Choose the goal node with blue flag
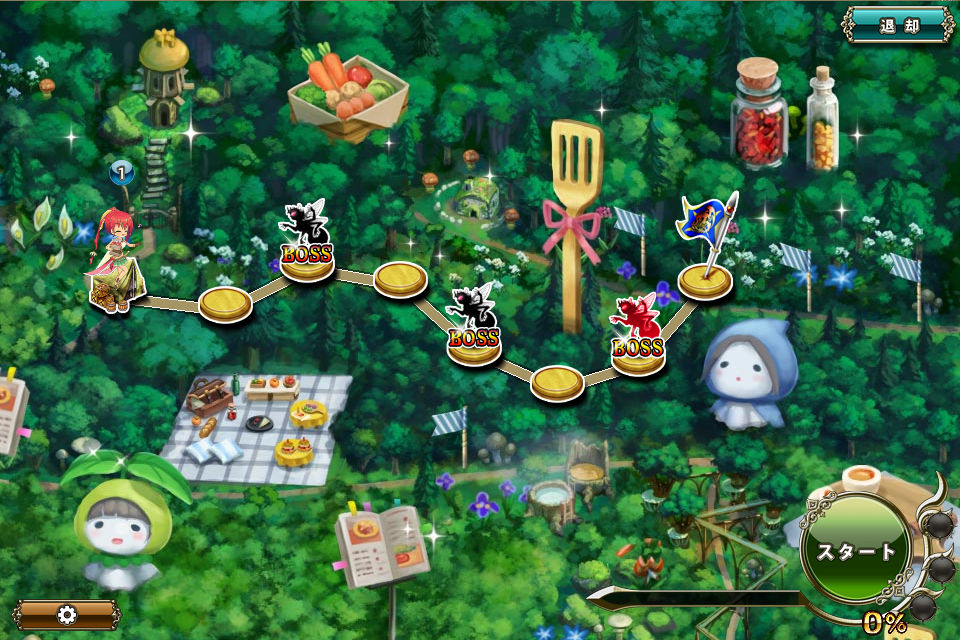The image size is (960, 640). [705, 278]
